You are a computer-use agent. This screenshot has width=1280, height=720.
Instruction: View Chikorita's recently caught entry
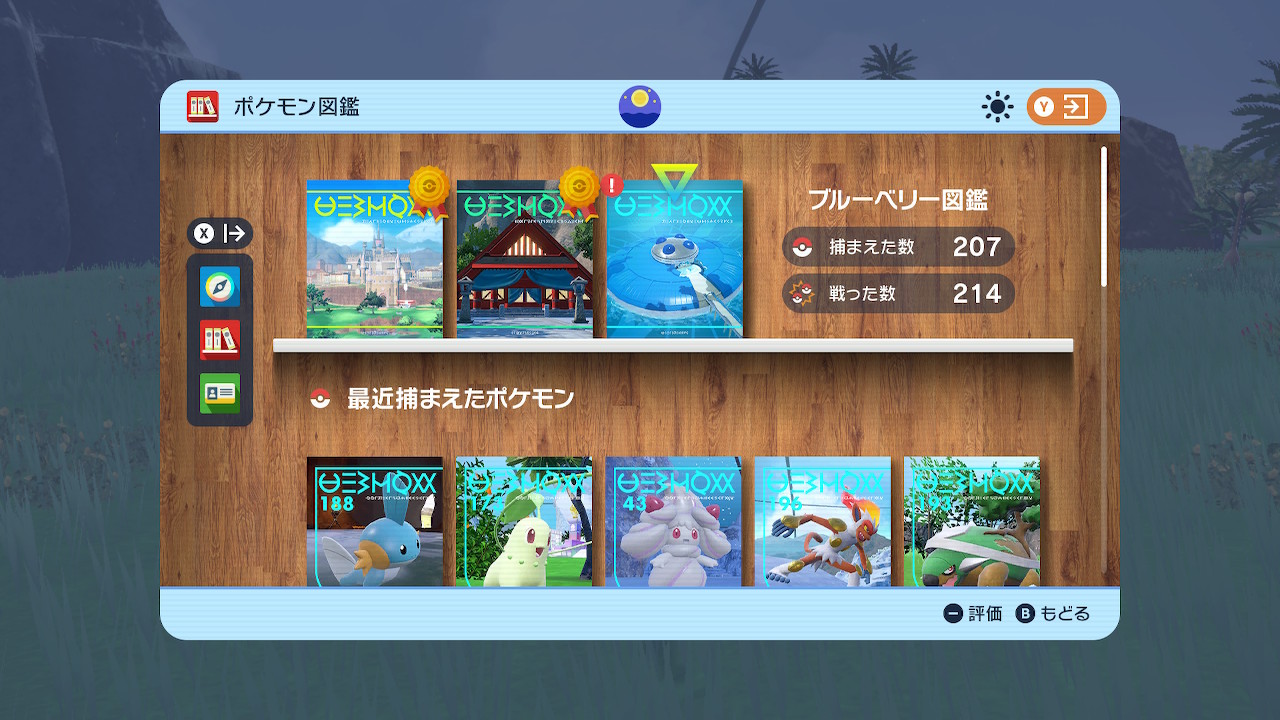click(x=523, y=522)
